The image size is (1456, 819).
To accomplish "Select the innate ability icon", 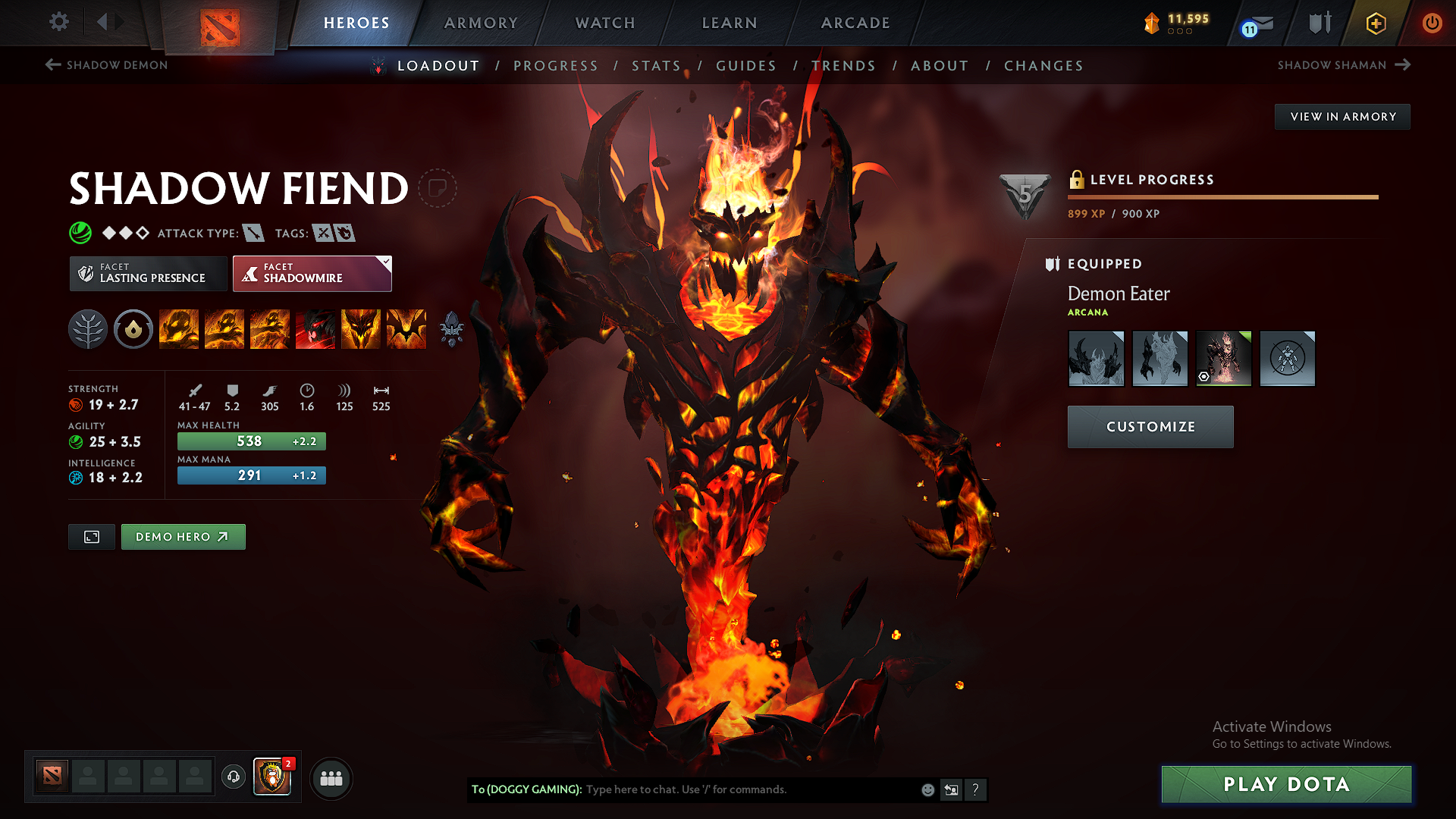I will tap(133, 328).
